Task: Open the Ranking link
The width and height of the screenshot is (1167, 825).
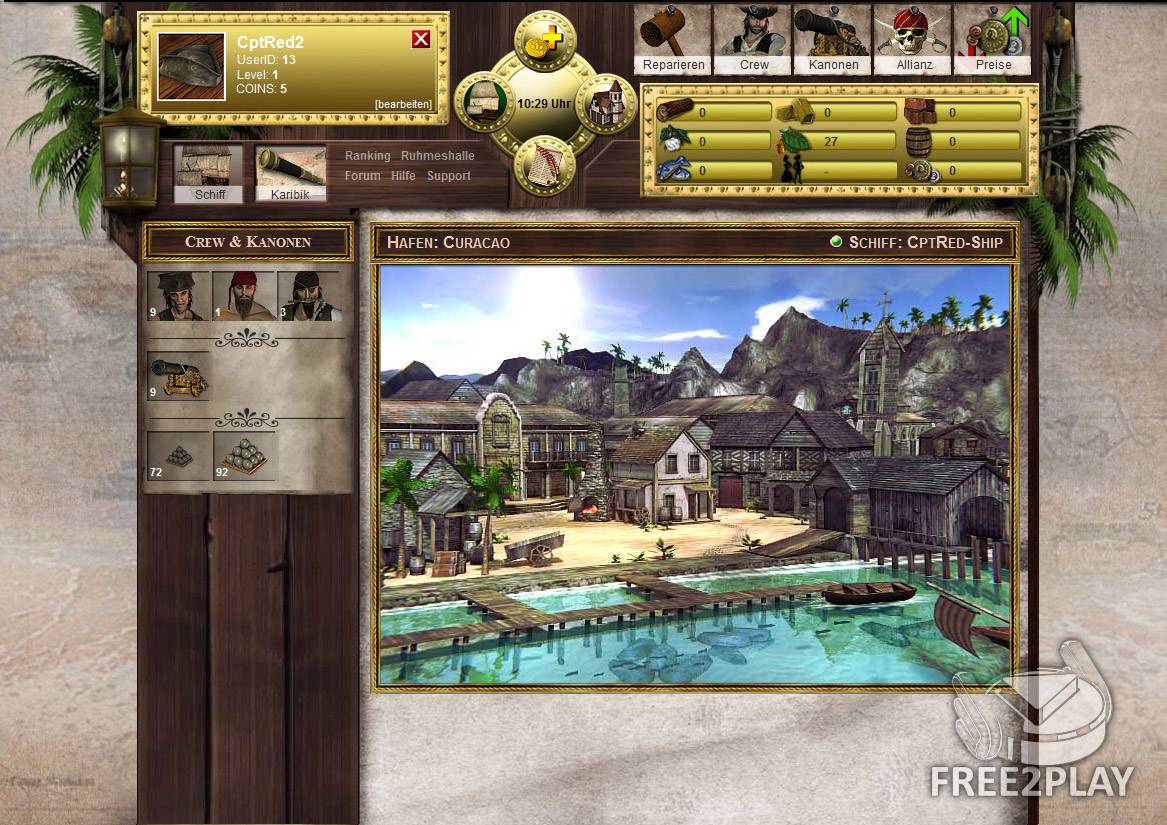Action: click(367, 156)
